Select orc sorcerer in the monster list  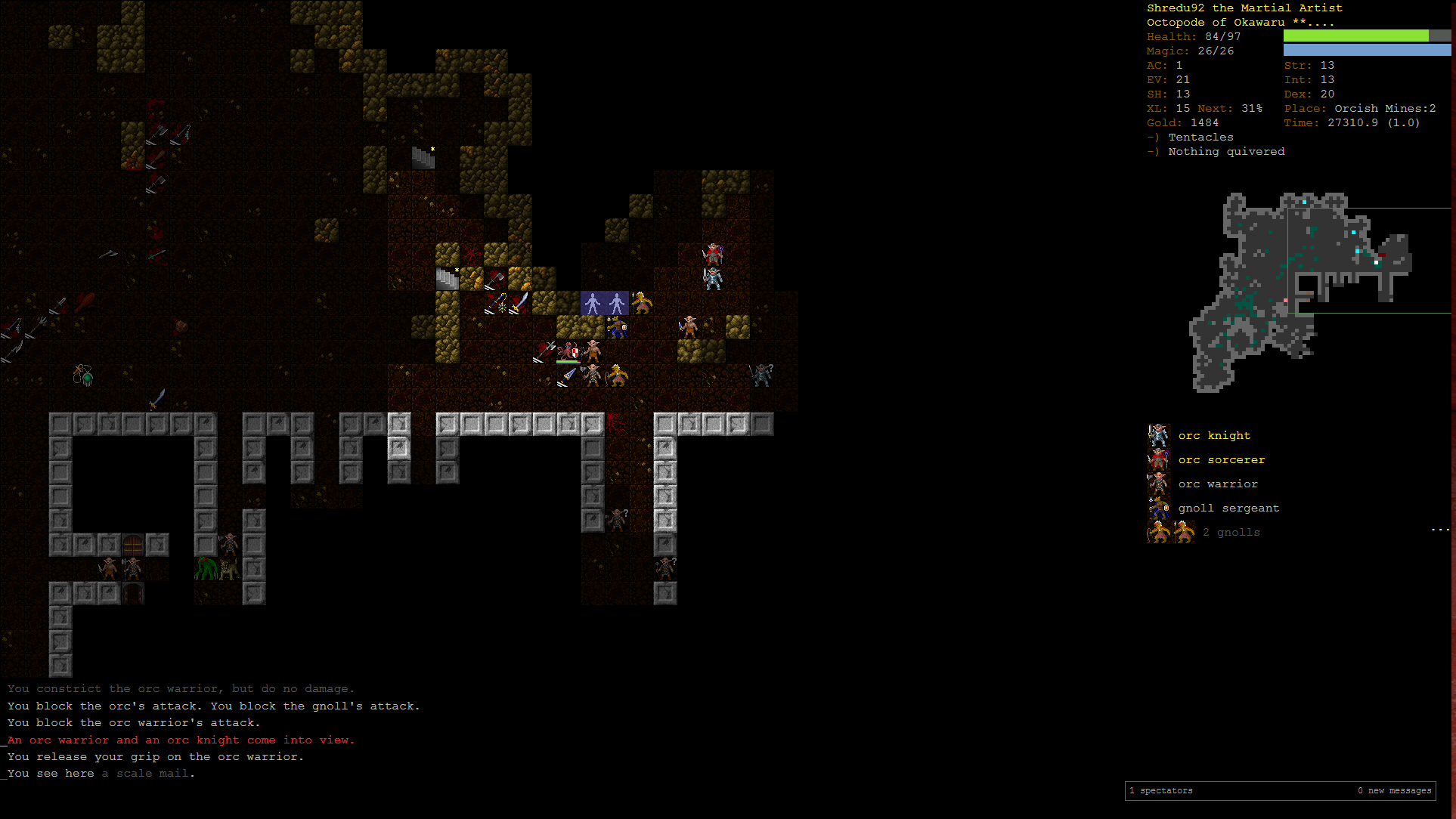pyautogui.click(x=1220, y=460)
